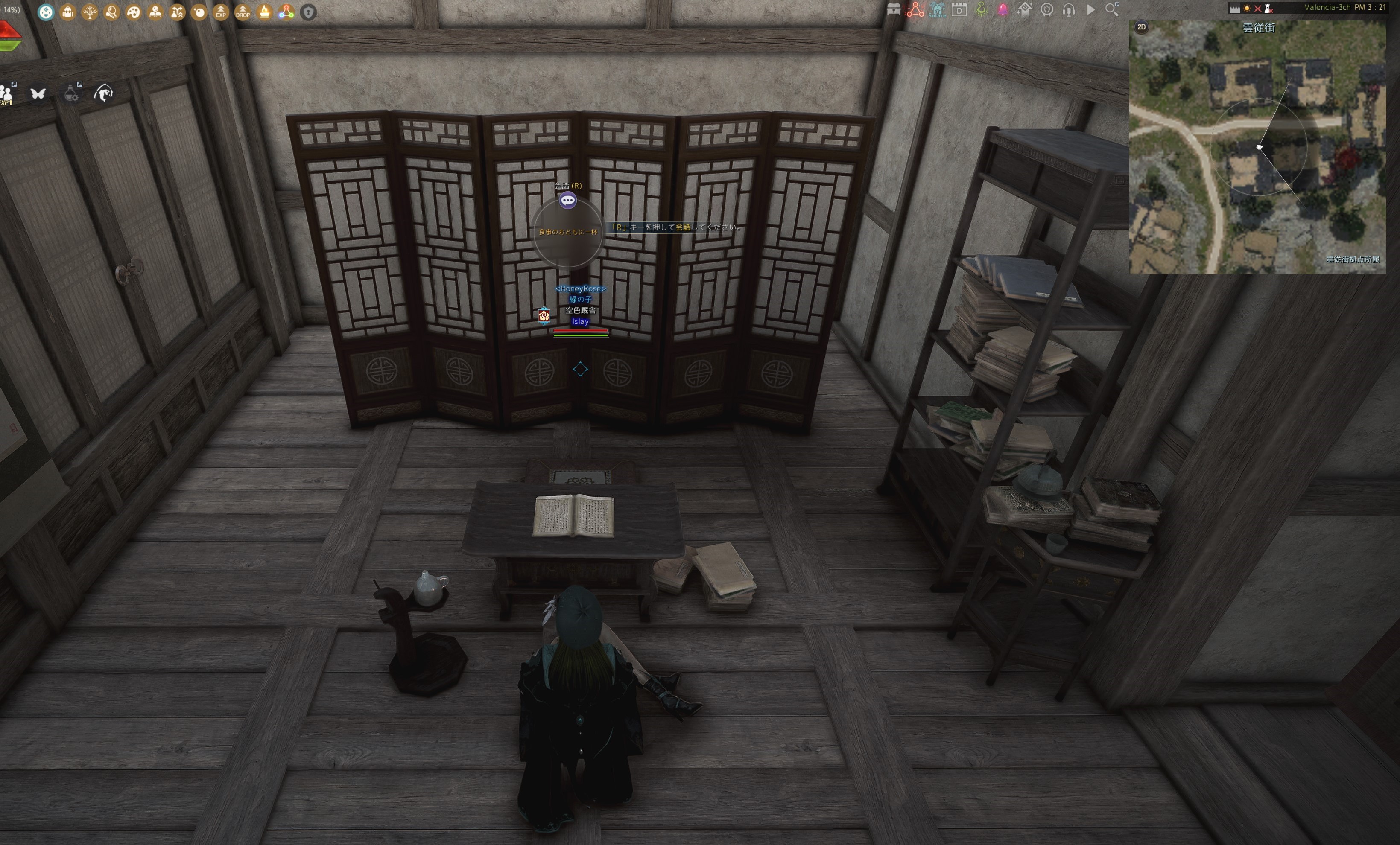This screenshot has height=845, width=1400.
Task: Open the person reading book icon
Action: click(x=155, y=12)
